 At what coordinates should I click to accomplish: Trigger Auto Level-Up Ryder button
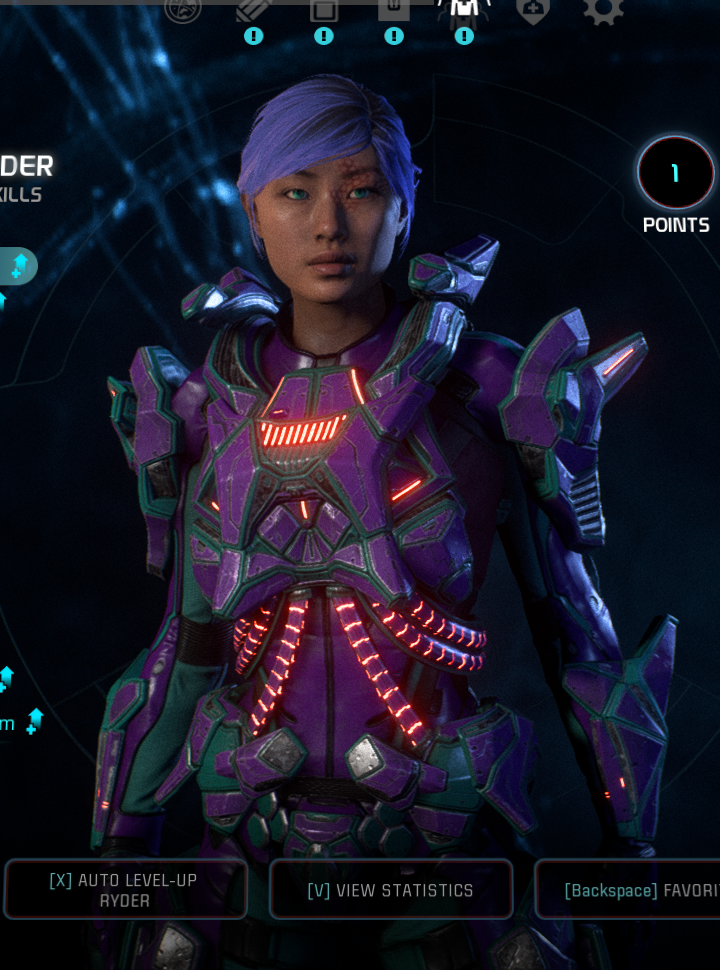(x=124, y=889)
